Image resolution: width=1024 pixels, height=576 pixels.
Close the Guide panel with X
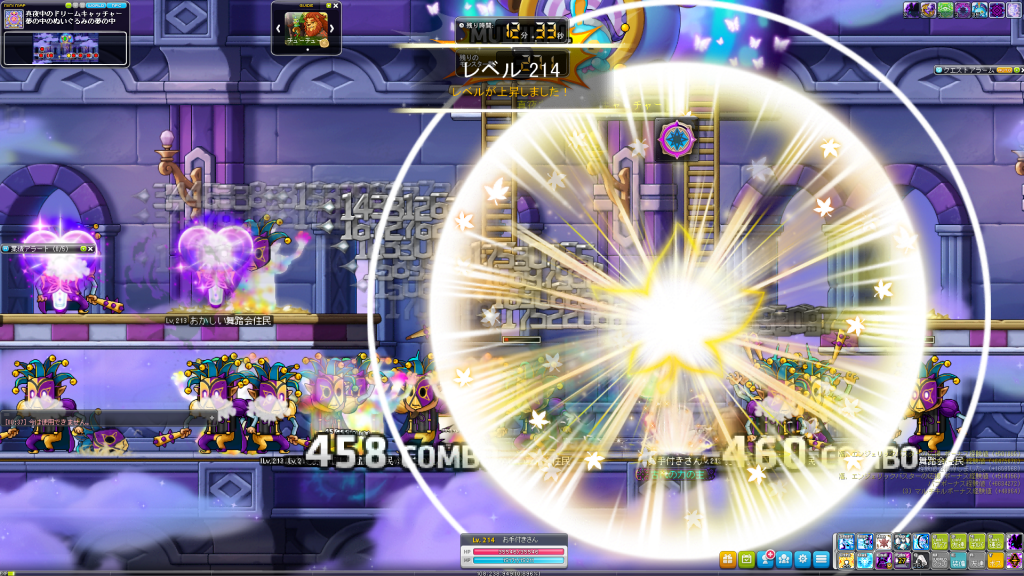(x=336, y=6)
